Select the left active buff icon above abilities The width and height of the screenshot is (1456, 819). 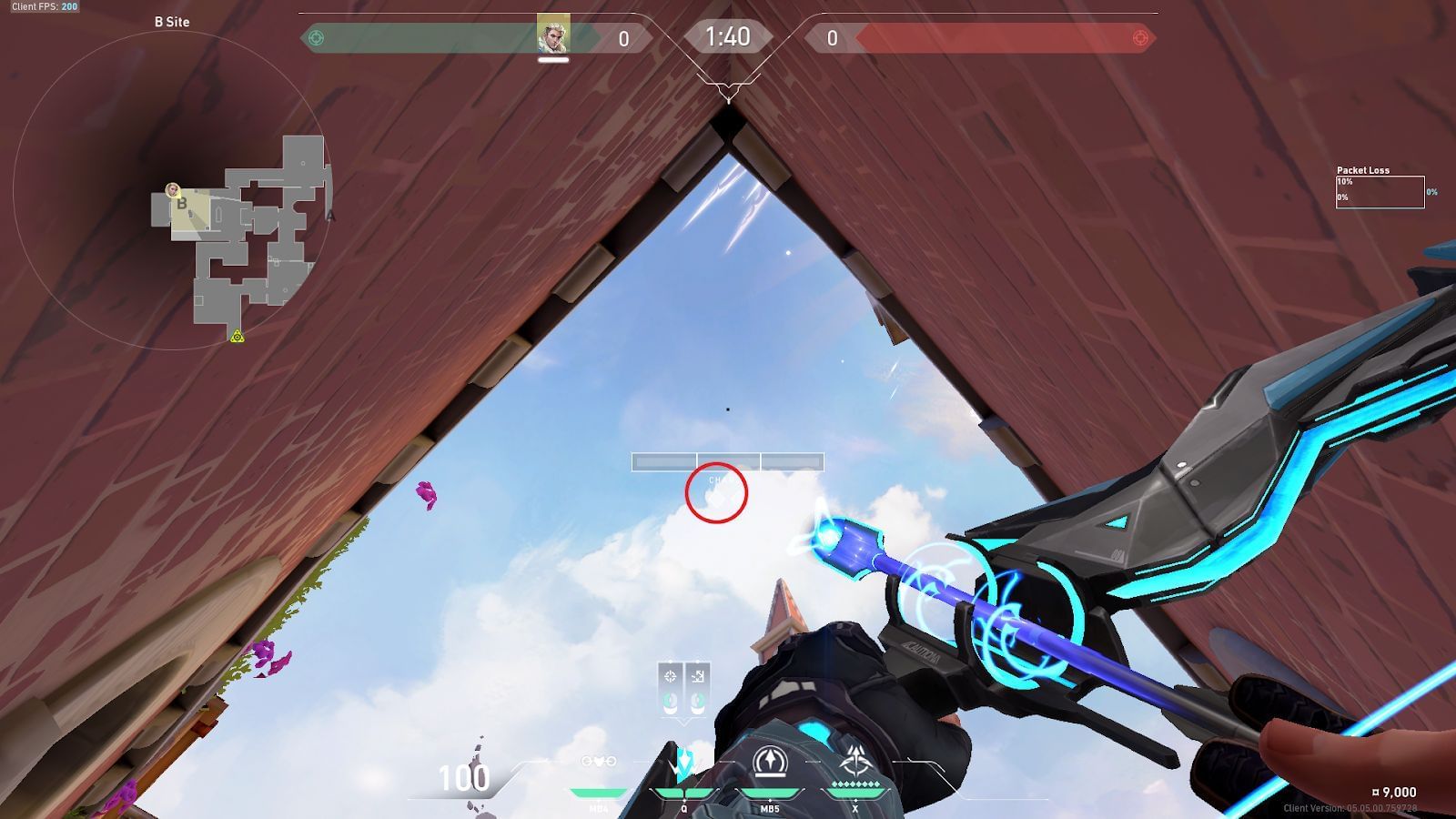coord(670,676)
